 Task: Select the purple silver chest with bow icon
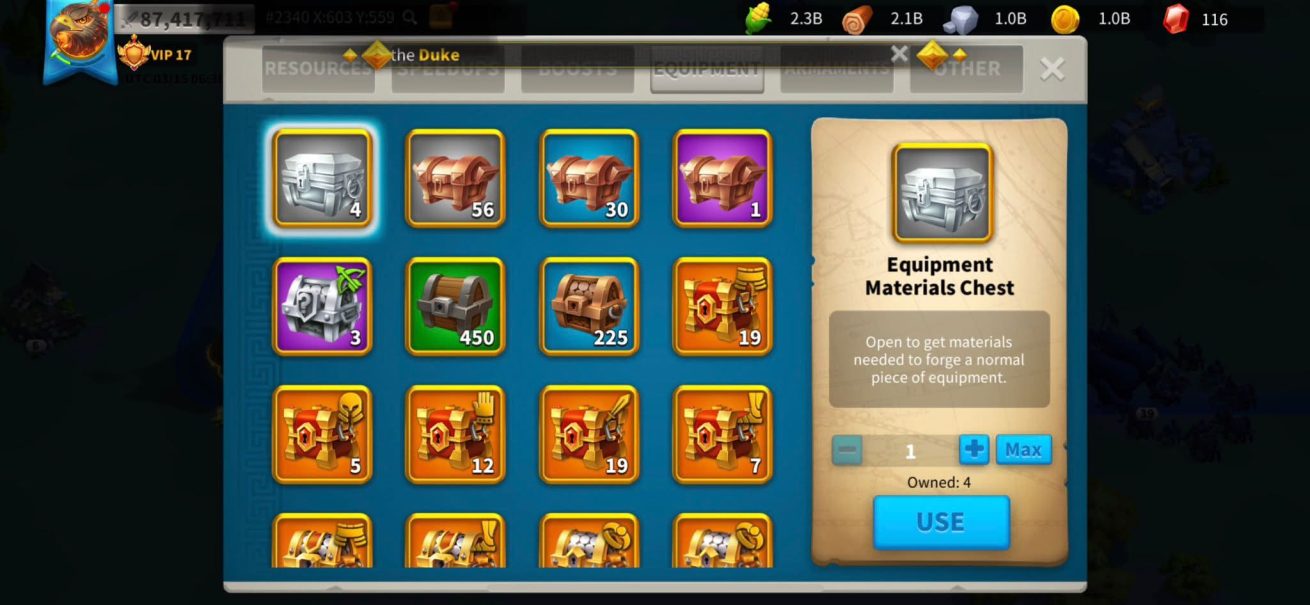click(x=322, y=306)
